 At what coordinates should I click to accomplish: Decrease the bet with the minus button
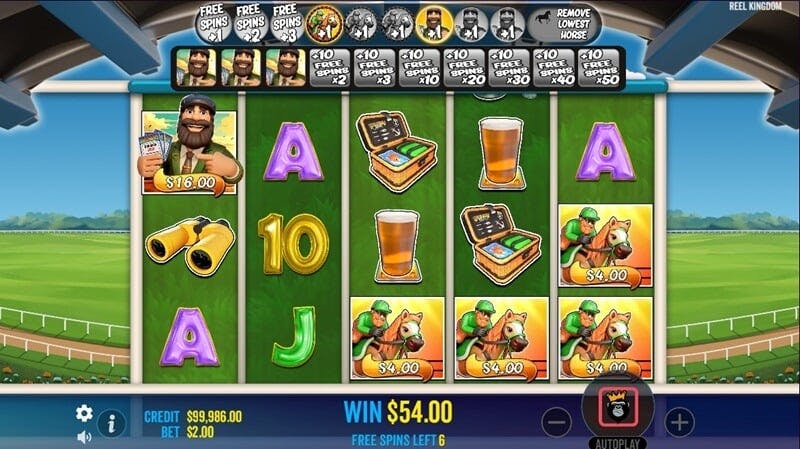(x=556, y=421)
